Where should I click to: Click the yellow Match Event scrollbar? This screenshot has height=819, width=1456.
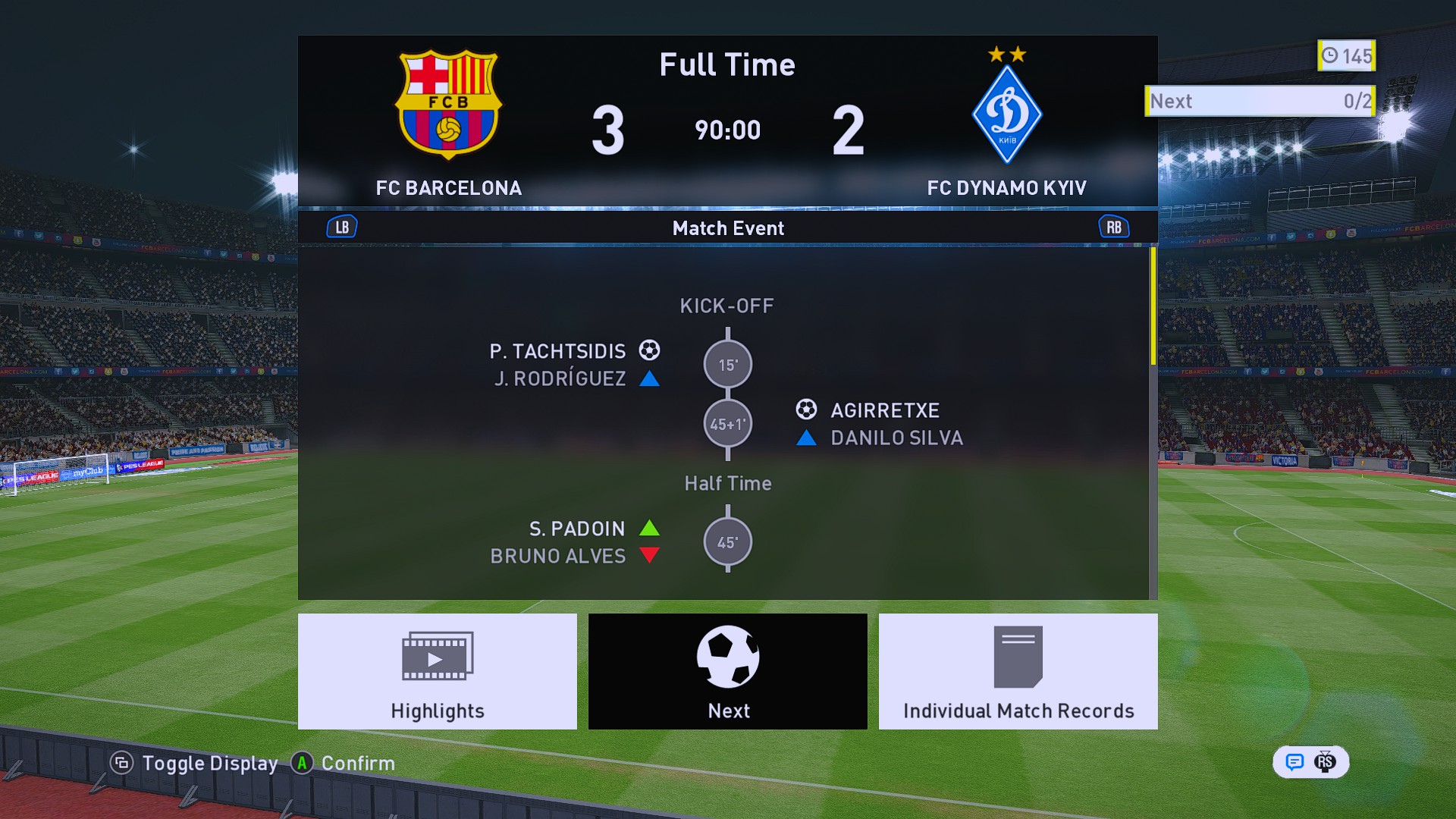[x=1153, y=306]
